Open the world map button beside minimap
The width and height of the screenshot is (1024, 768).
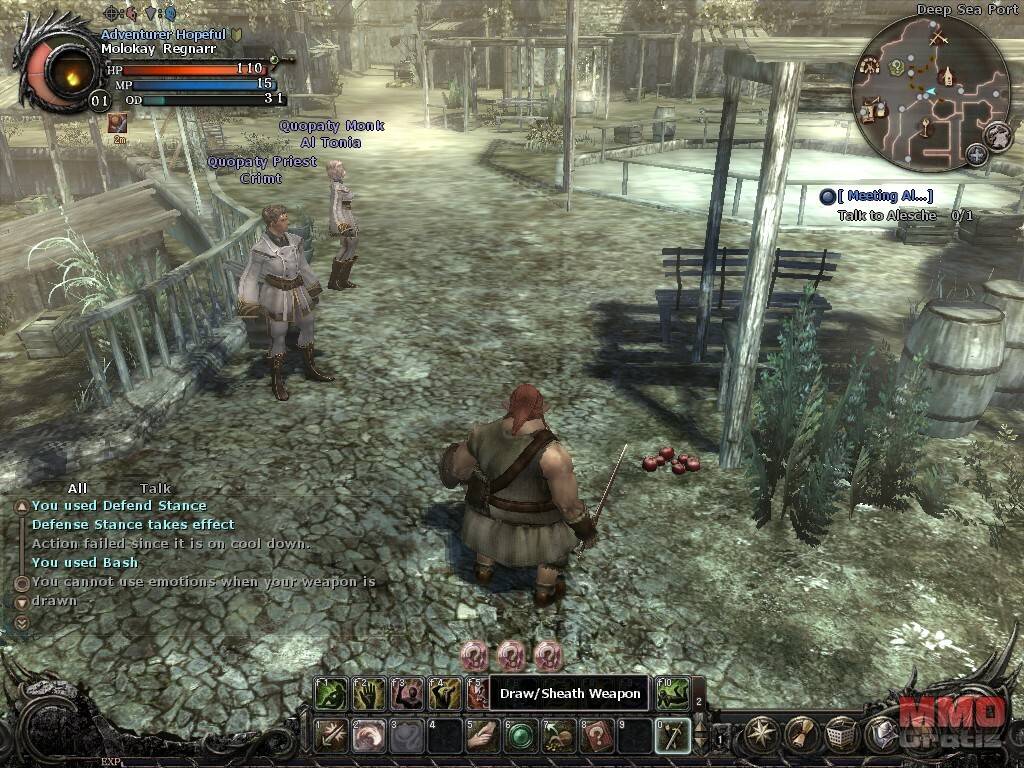pyautogui.click(x=997, y=135)
